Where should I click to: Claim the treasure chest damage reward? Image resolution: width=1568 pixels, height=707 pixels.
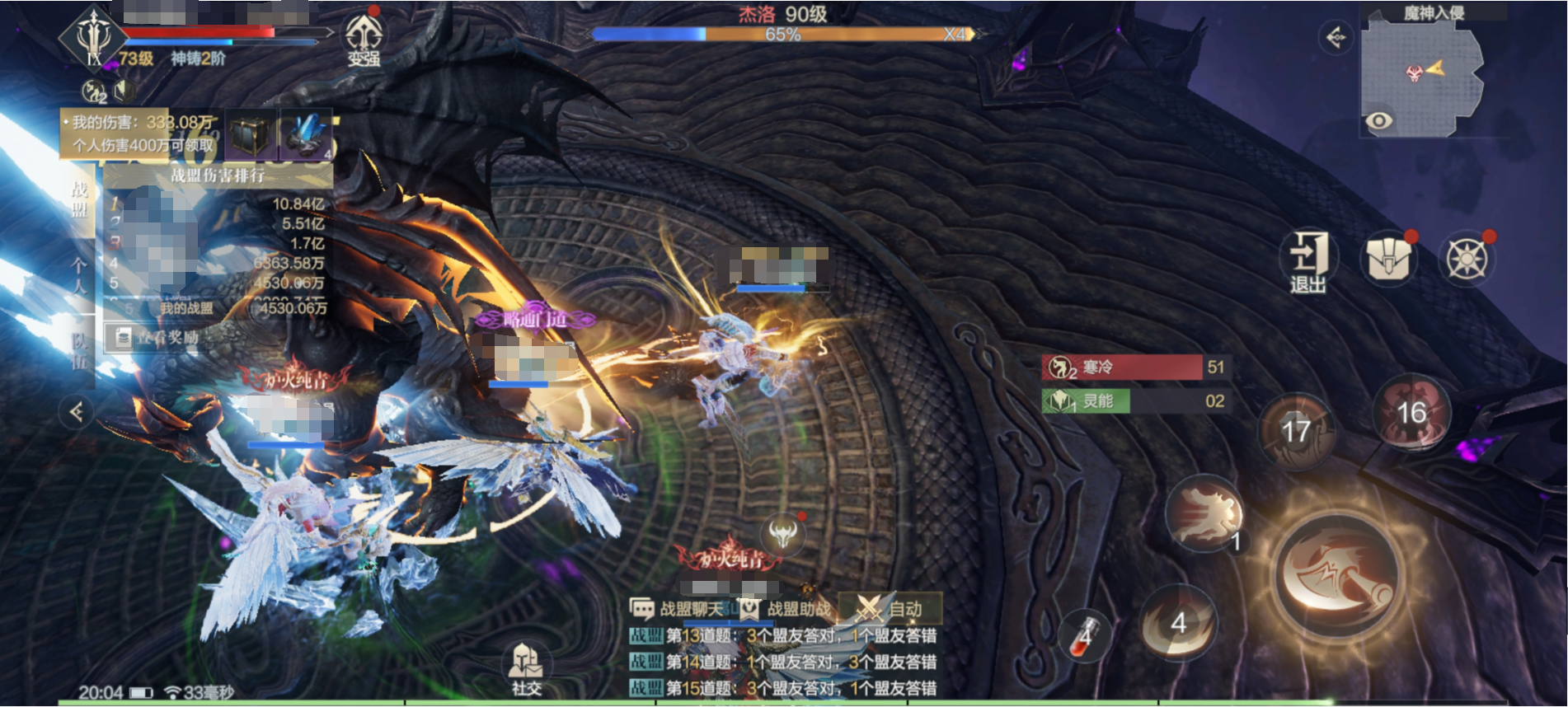pos(251,135)
